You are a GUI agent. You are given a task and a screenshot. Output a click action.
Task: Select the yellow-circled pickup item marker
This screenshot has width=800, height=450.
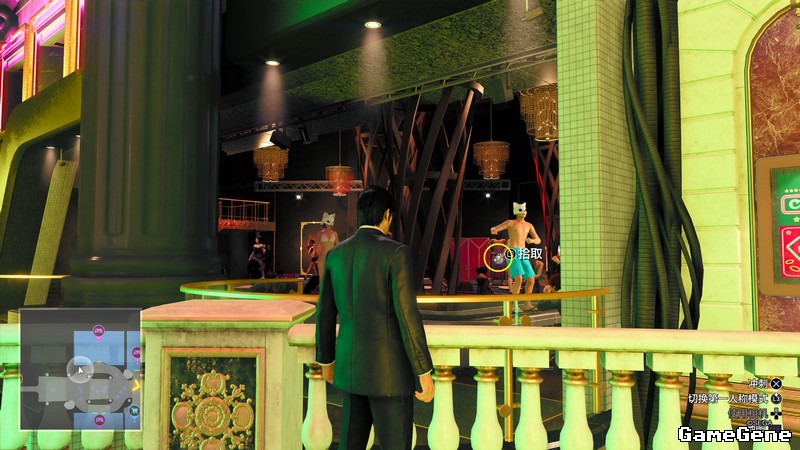tap(495, 257)
